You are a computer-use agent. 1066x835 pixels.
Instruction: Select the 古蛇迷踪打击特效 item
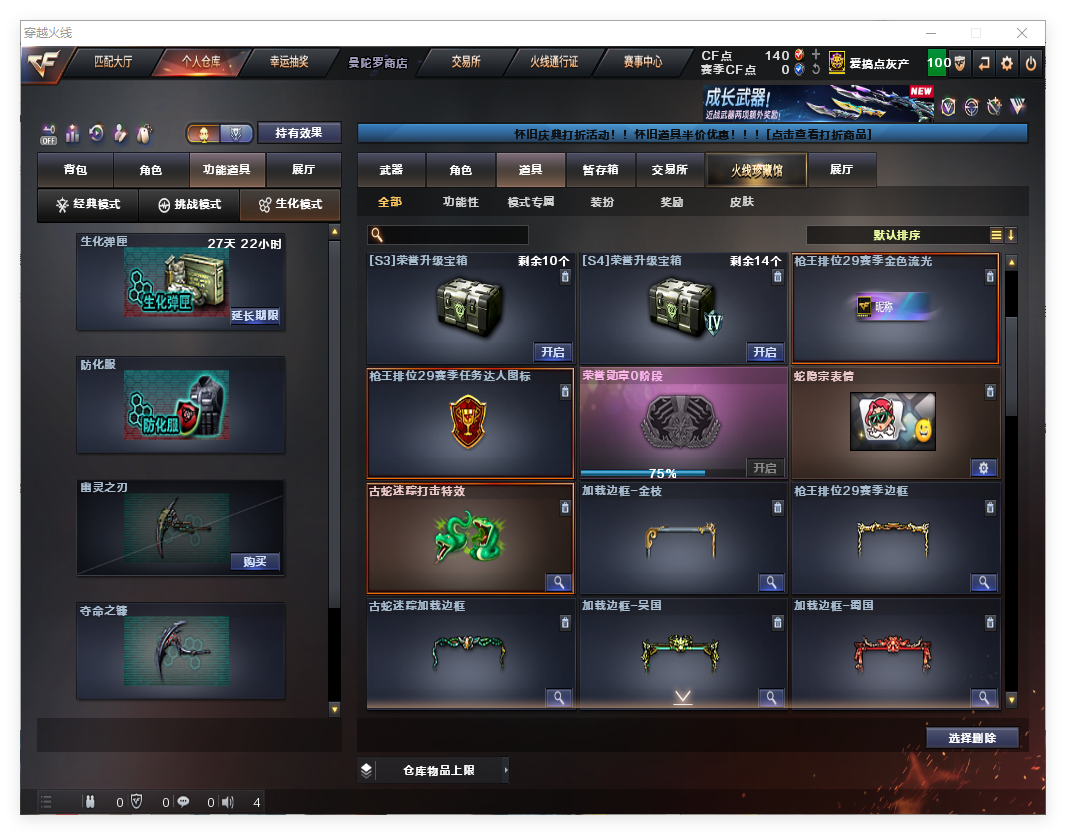[x=470, y=537]
